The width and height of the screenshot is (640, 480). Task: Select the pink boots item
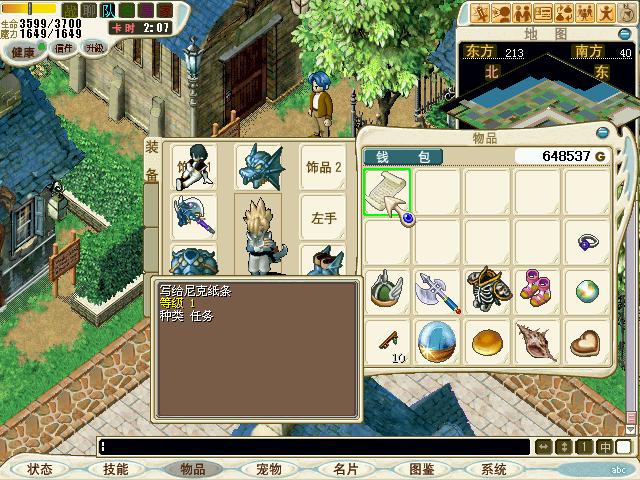coord(538,291)
